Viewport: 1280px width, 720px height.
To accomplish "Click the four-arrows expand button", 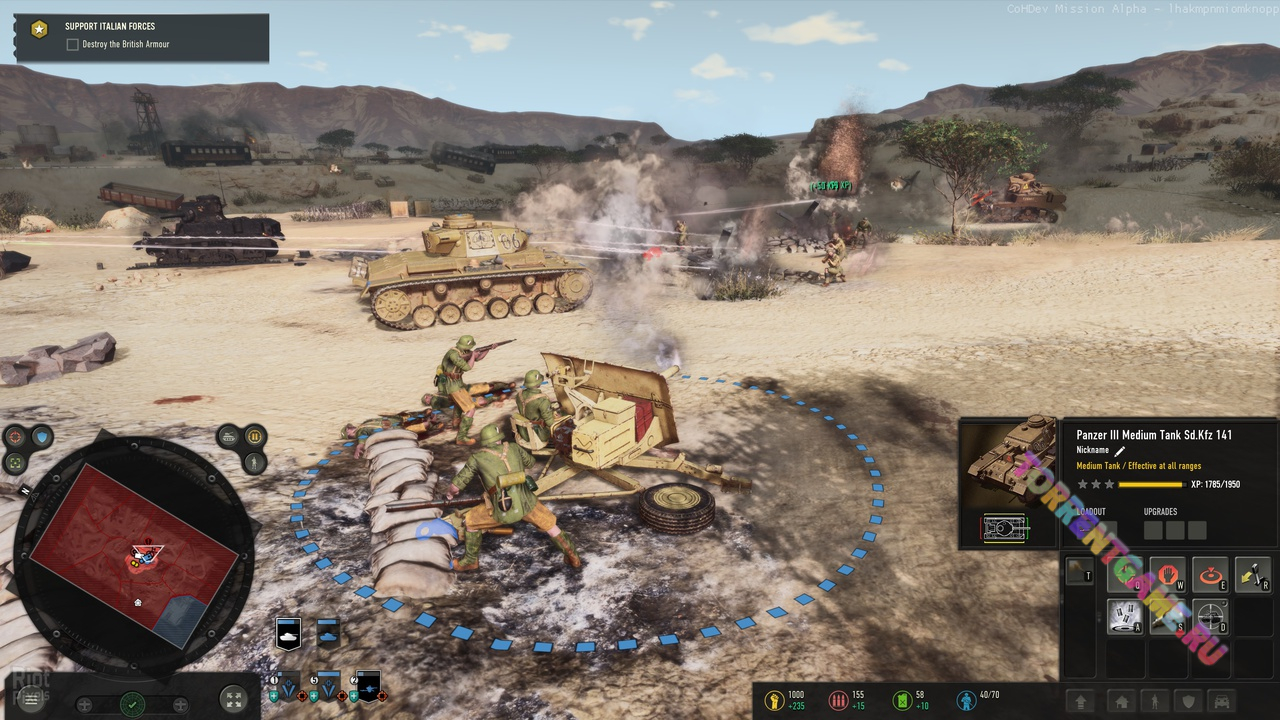I will point(232,700).
